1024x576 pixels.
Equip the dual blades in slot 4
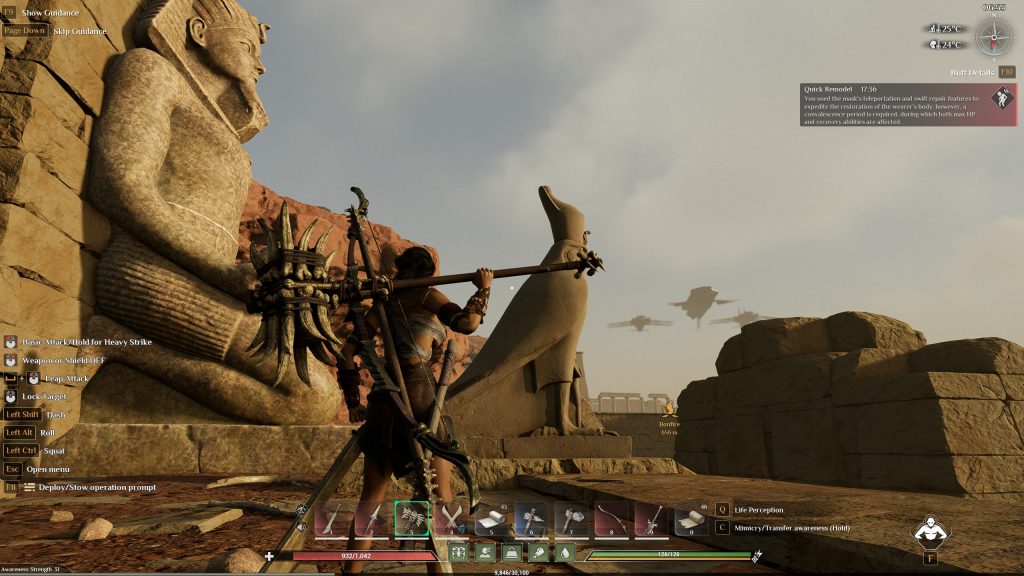[451, 519]
